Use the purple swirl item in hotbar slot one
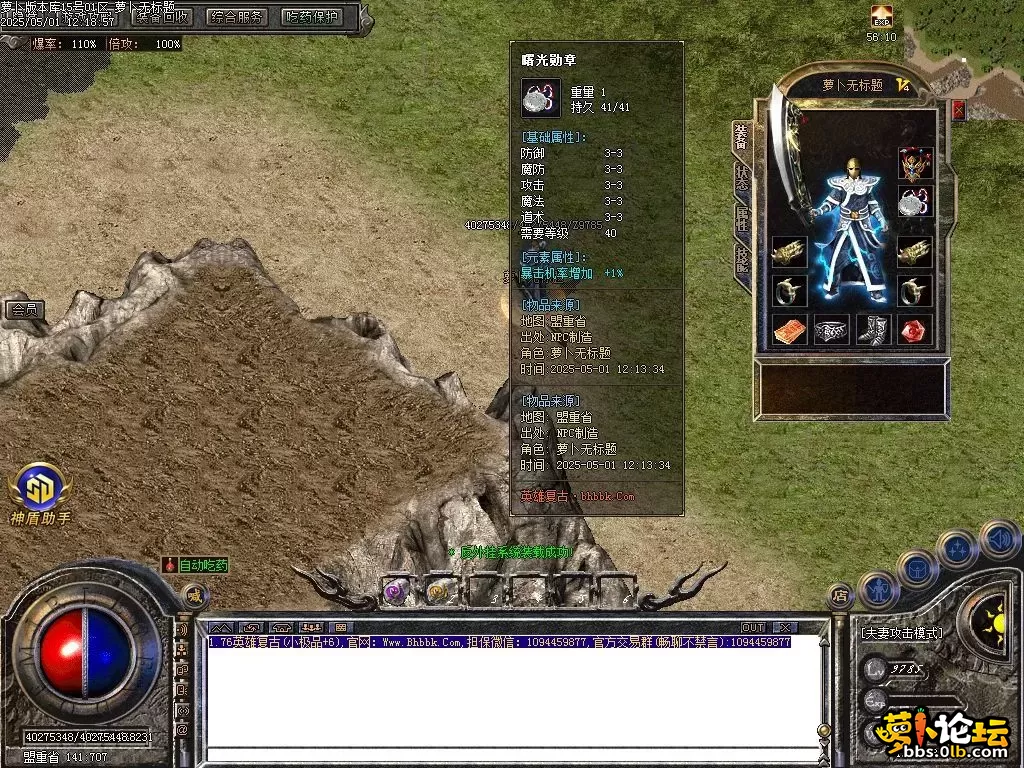This screenshot has height=768, width=1024. click(x=395, y=592)
